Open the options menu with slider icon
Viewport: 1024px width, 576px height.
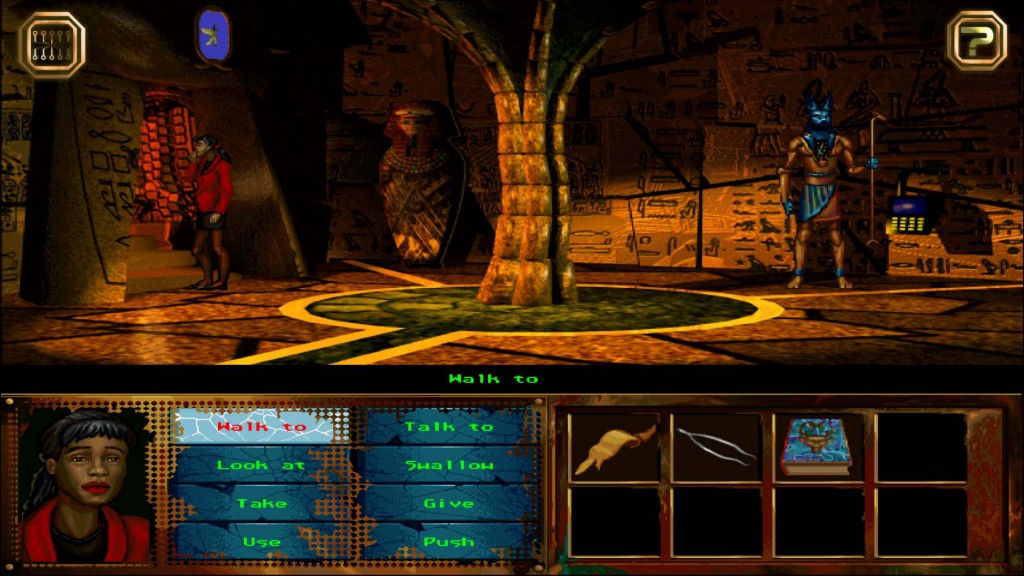pos(52,44)
